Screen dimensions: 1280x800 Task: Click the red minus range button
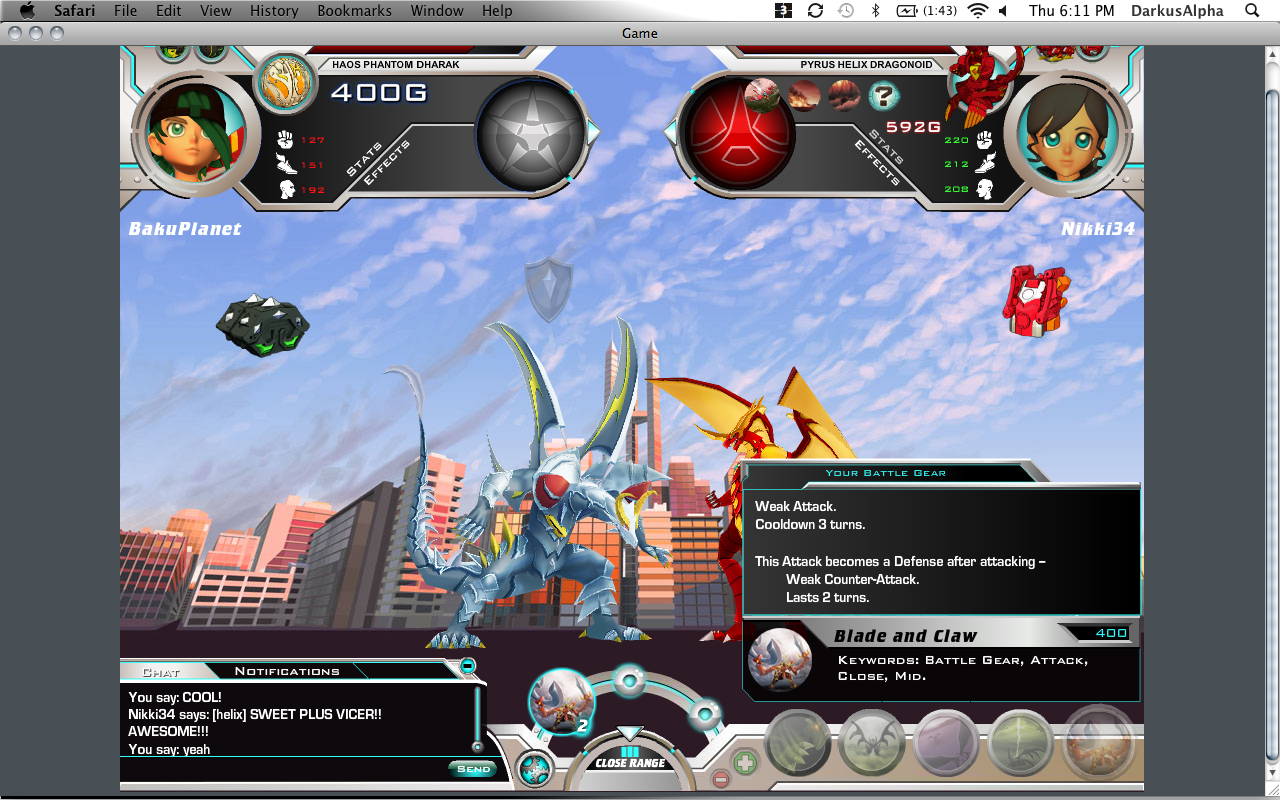tap(720, 778)
